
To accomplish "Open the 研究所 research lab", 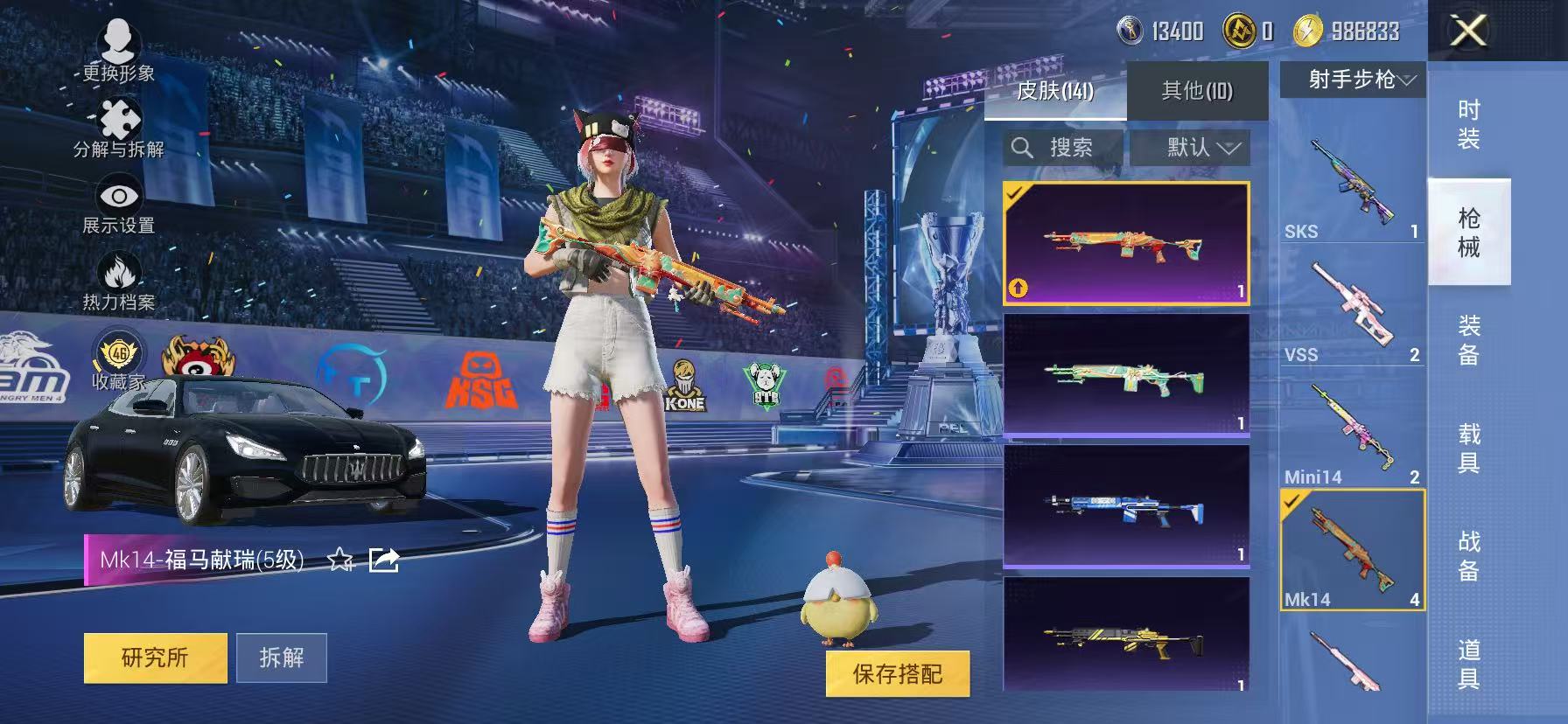I will (x=154, y=658).
